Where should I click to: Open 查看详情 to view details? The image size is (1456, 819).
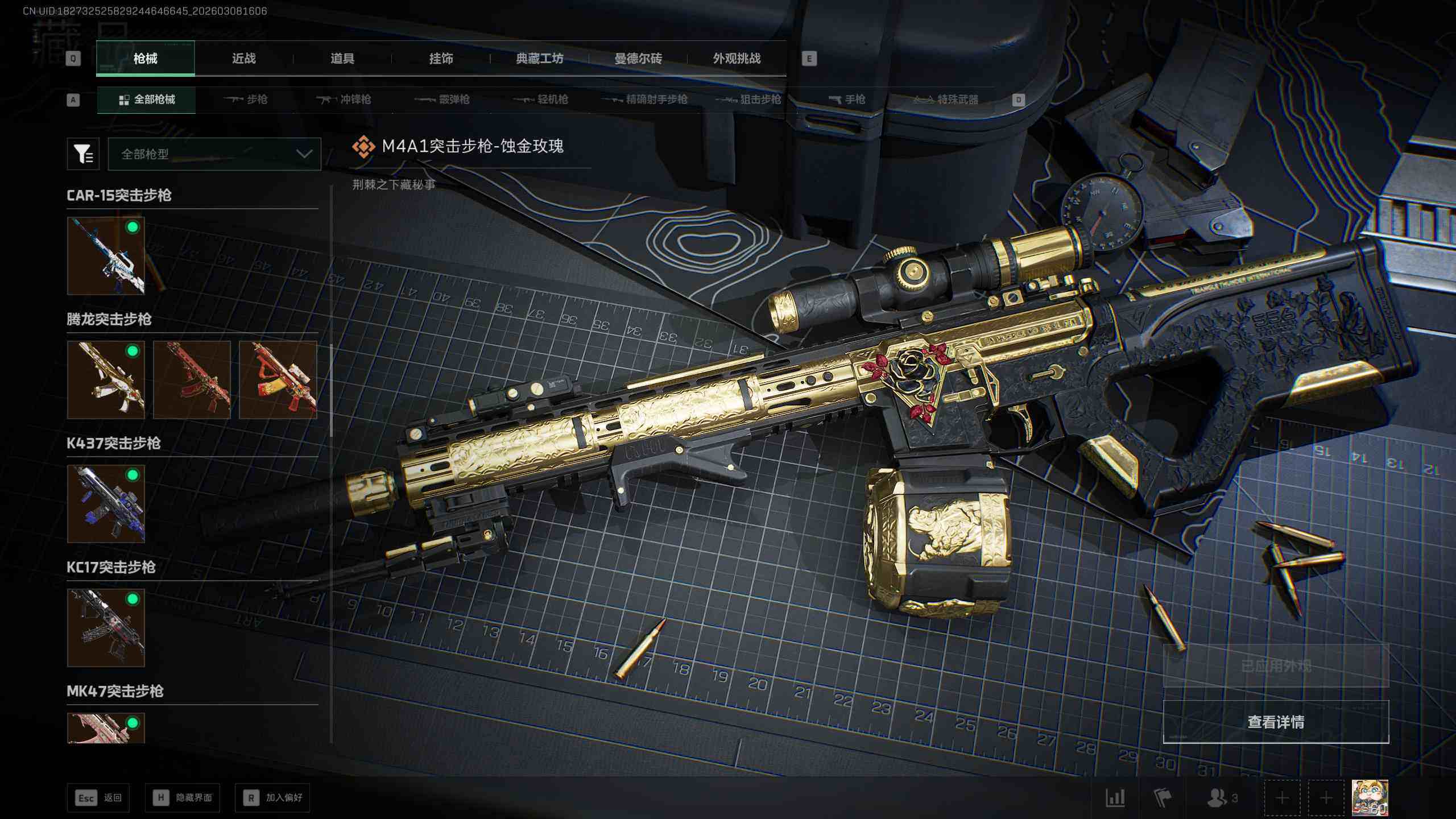click(x=1276, y=722)
